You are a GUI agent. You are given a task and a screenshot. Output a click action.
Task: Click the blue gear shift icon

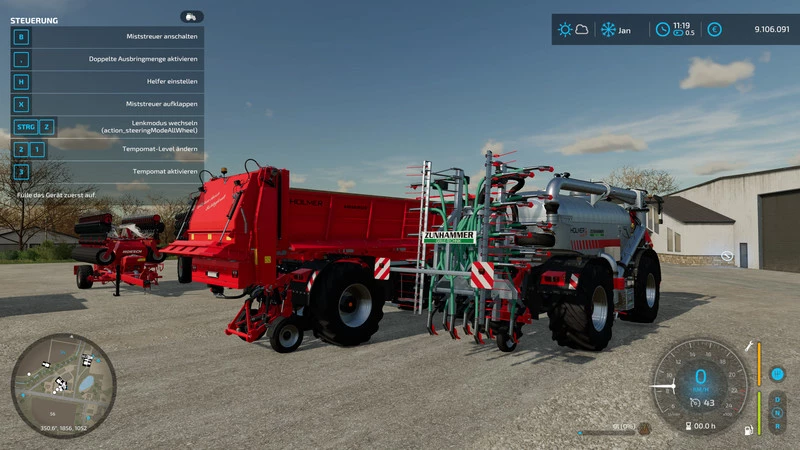click(777, 374)
